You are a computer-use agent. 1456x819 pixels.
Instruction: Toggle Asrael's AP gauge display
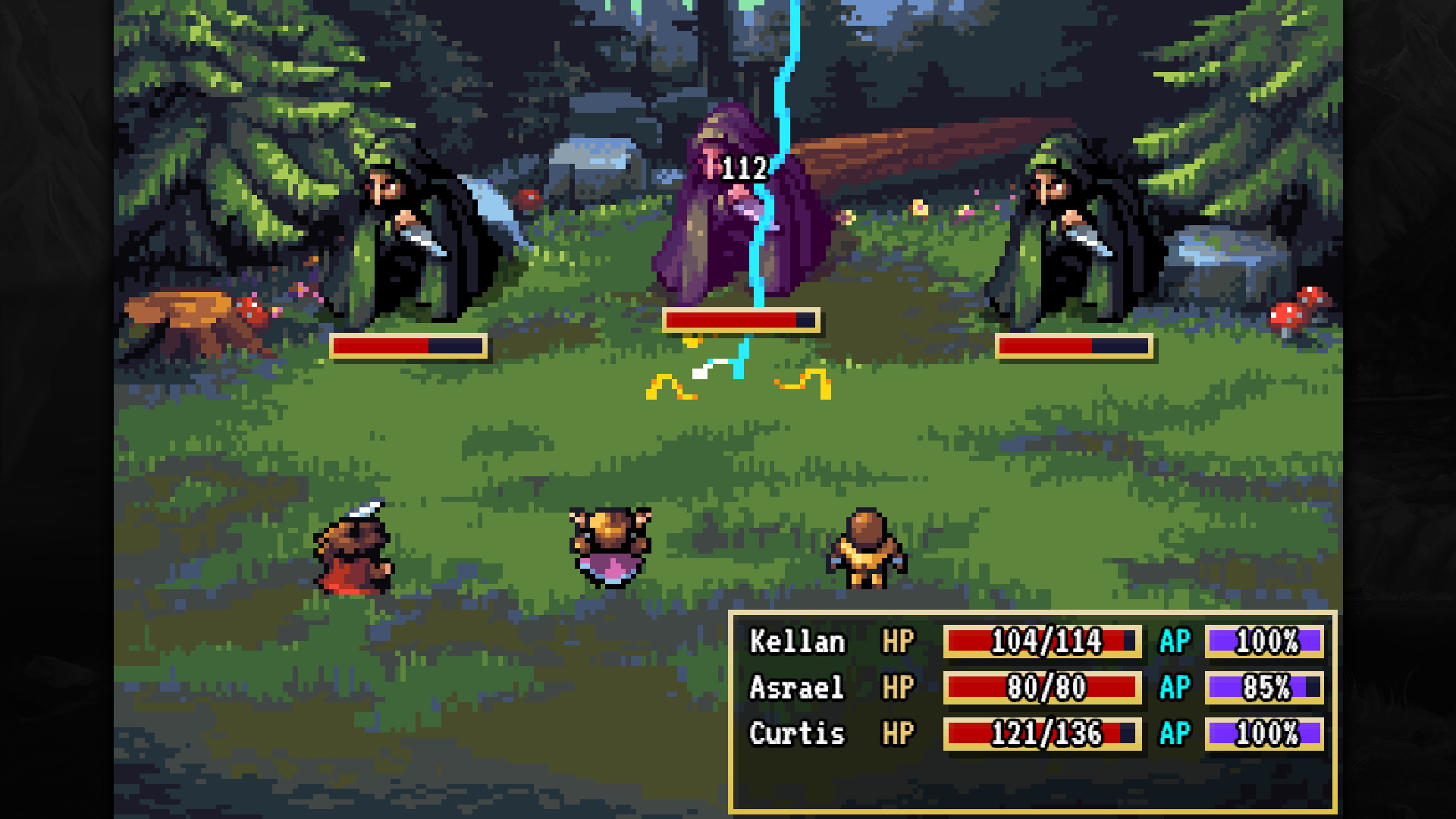point(1263,688)
